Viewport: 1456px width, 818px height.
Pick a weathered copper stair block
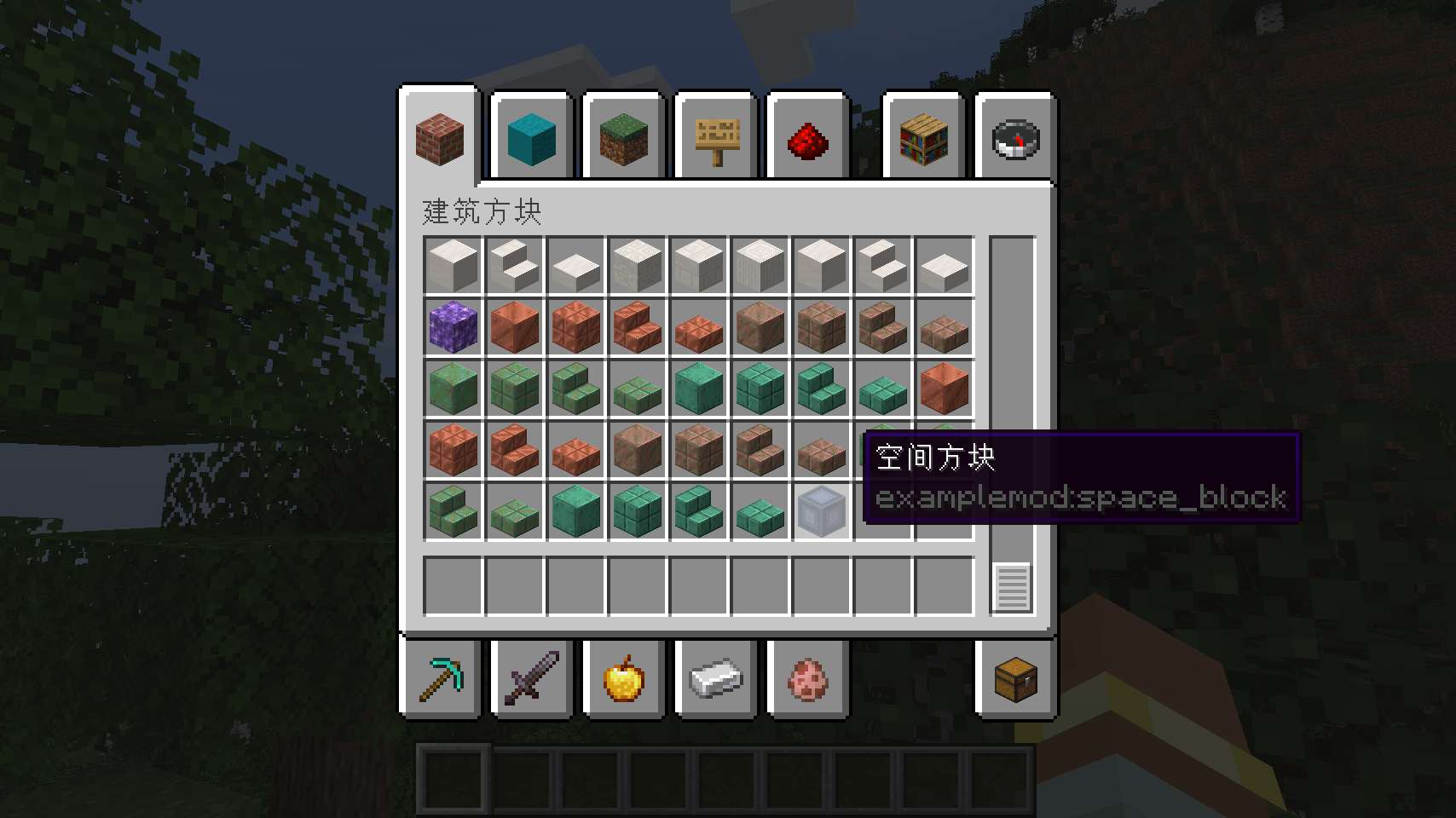575,390
